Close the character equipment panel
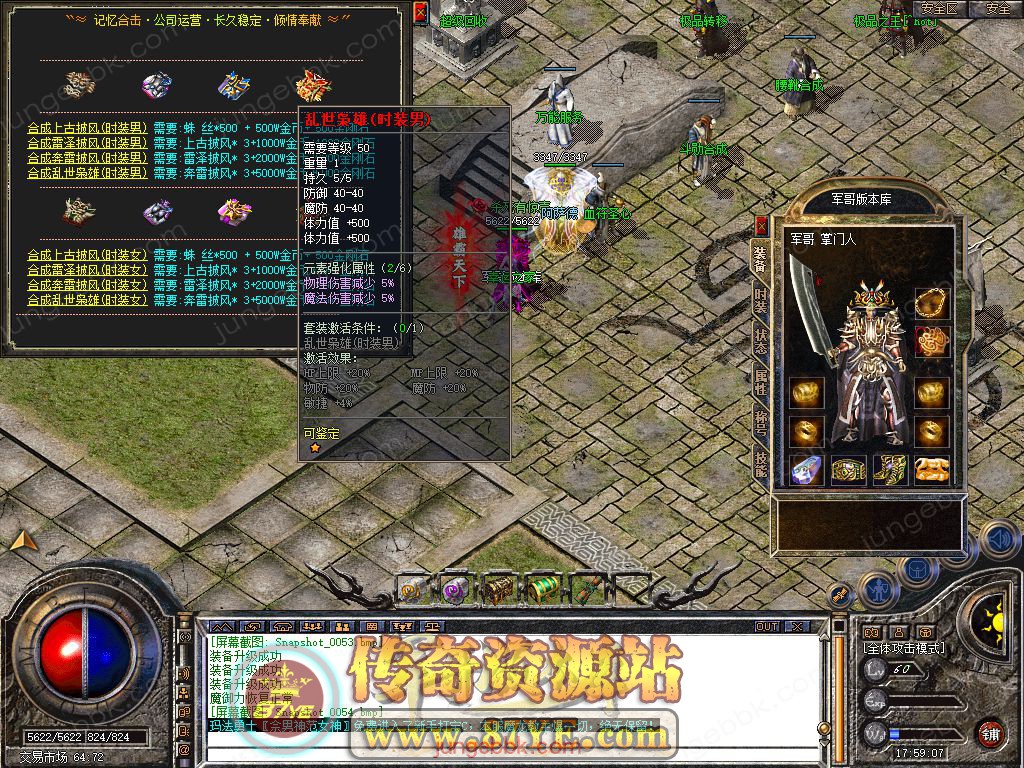Screen dimensions: 1024x768 [x=761, y=225]
